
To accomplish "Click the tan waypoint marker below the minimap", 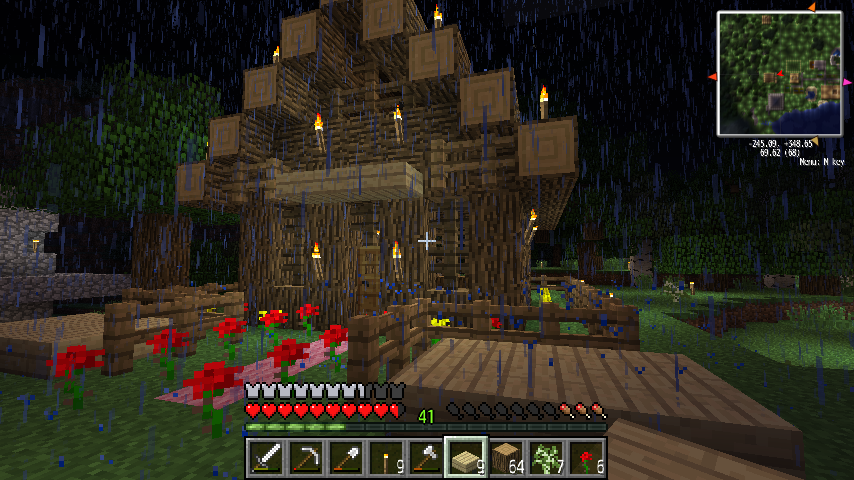I will [x=812, y=139].
